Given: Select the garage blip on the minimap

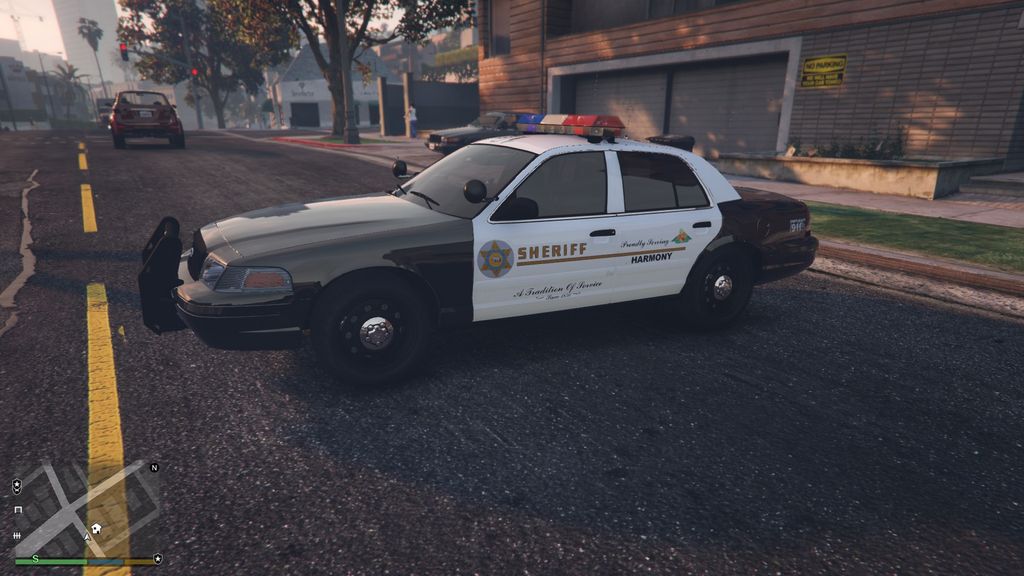Looking at the screenshot, I should 18,510.
